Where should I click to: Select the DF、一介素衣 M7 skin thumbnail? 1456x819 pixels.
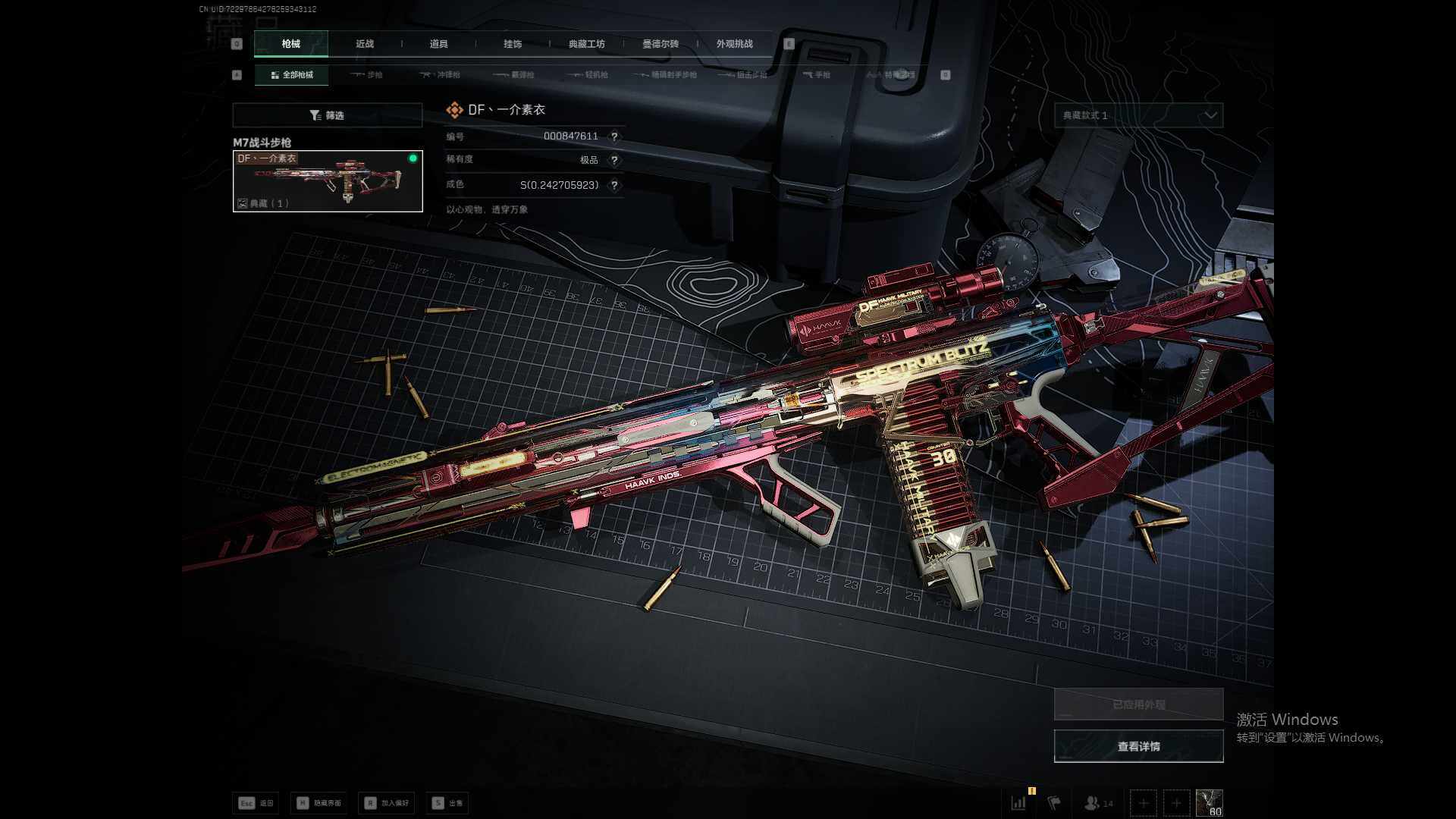(328, 181)
